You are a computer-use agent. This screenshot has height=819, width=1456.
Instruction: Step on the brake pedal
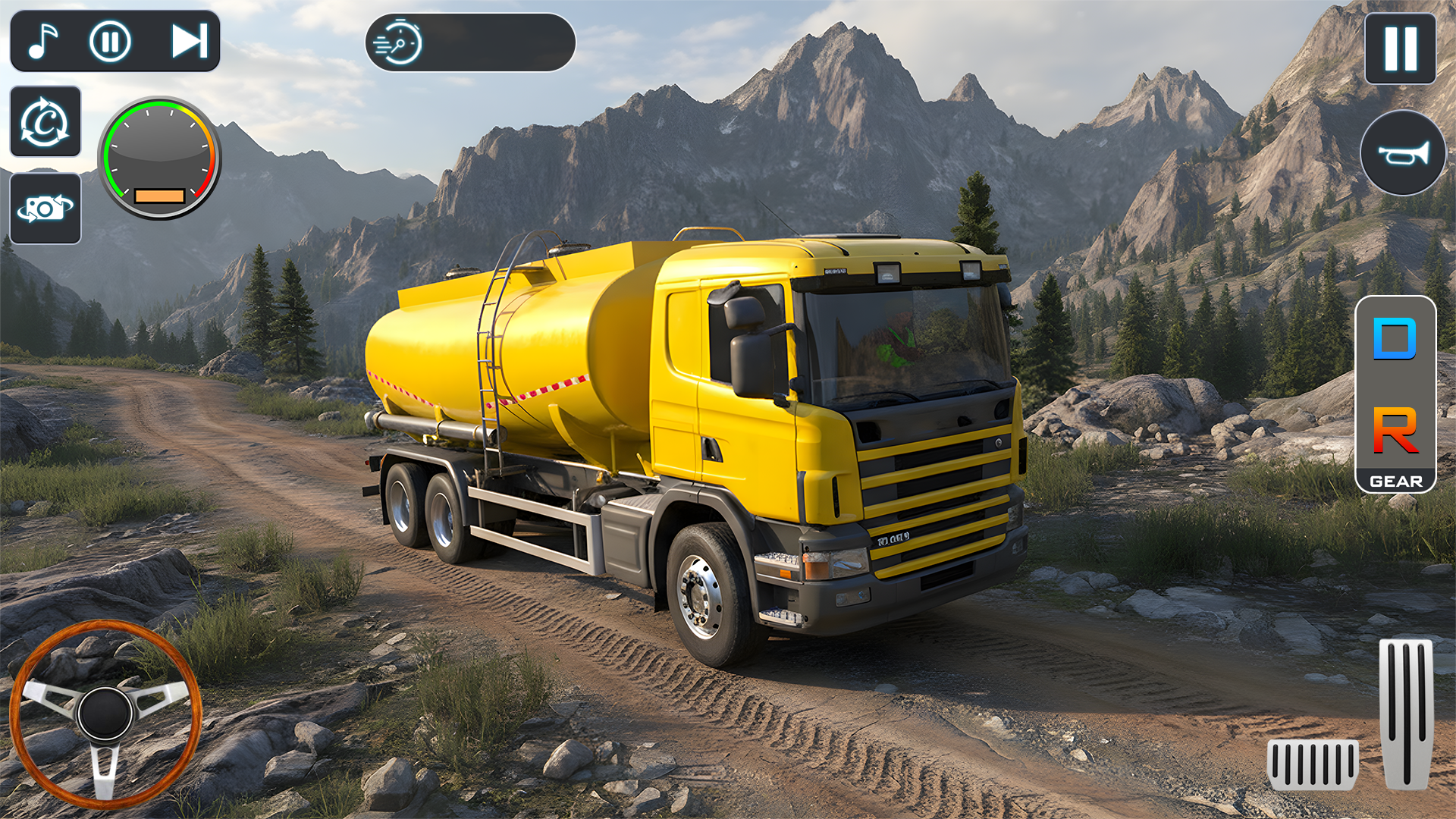coord(1313,764)
